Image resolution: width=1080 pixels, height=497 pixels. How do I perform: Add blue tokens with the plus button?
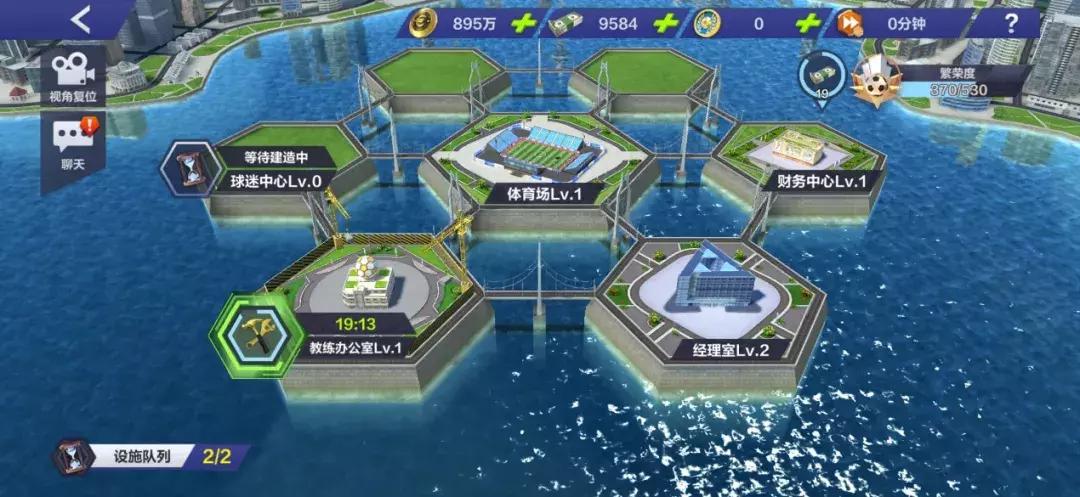coord(806,22)
